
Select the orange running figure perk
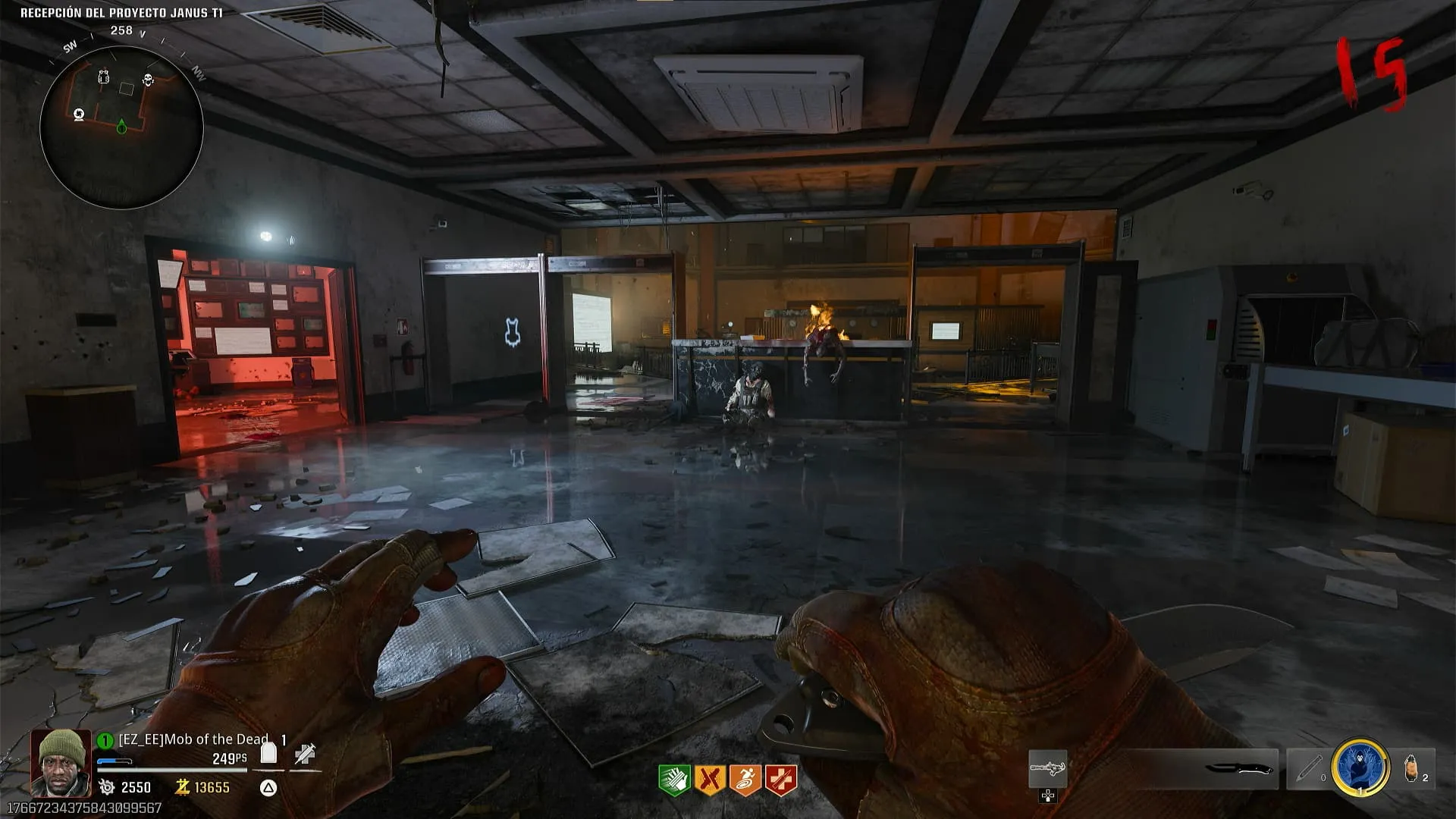pos(745,780)
